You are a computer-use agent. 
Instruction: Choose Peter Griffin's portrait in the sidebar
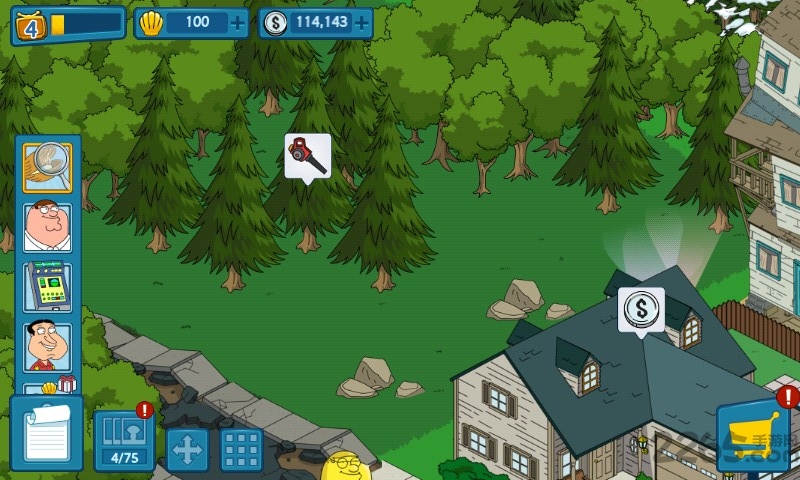(48, 226)
